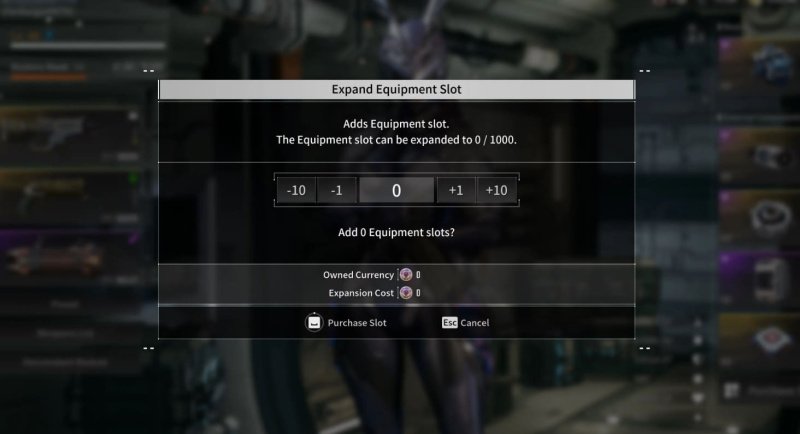Select the slot quantity number field
This screenshot has width=800, height=434.
[x=396, y=190]
